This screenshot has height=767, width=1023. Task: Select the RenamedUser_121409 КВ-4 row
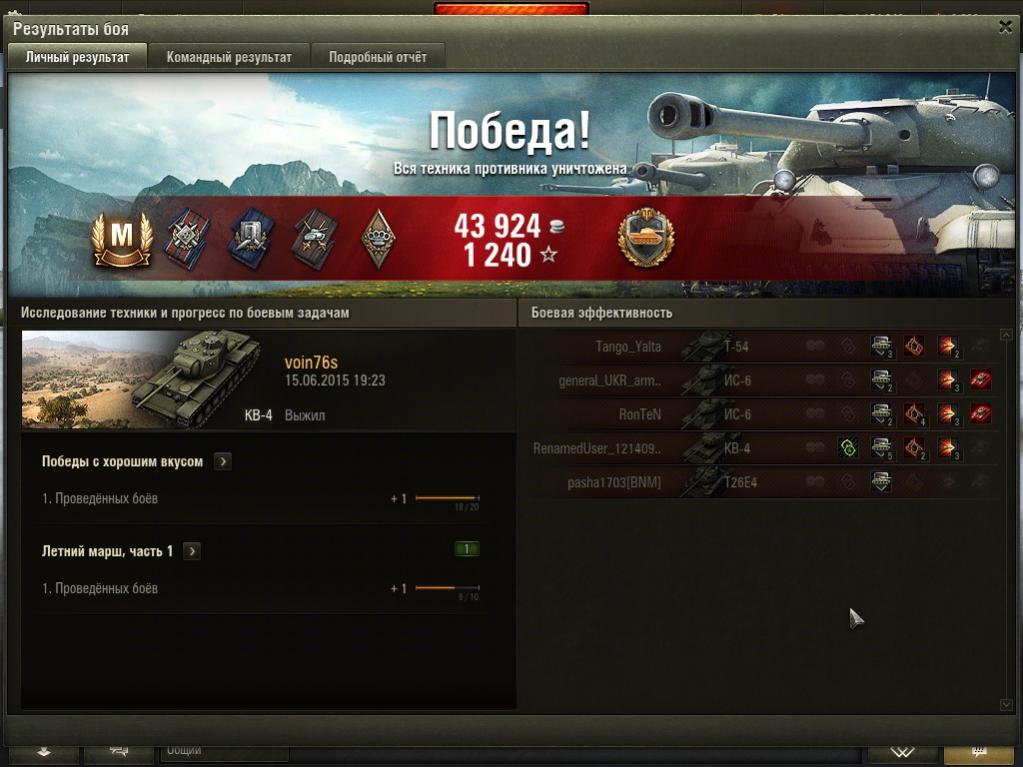tap(760, 448)
